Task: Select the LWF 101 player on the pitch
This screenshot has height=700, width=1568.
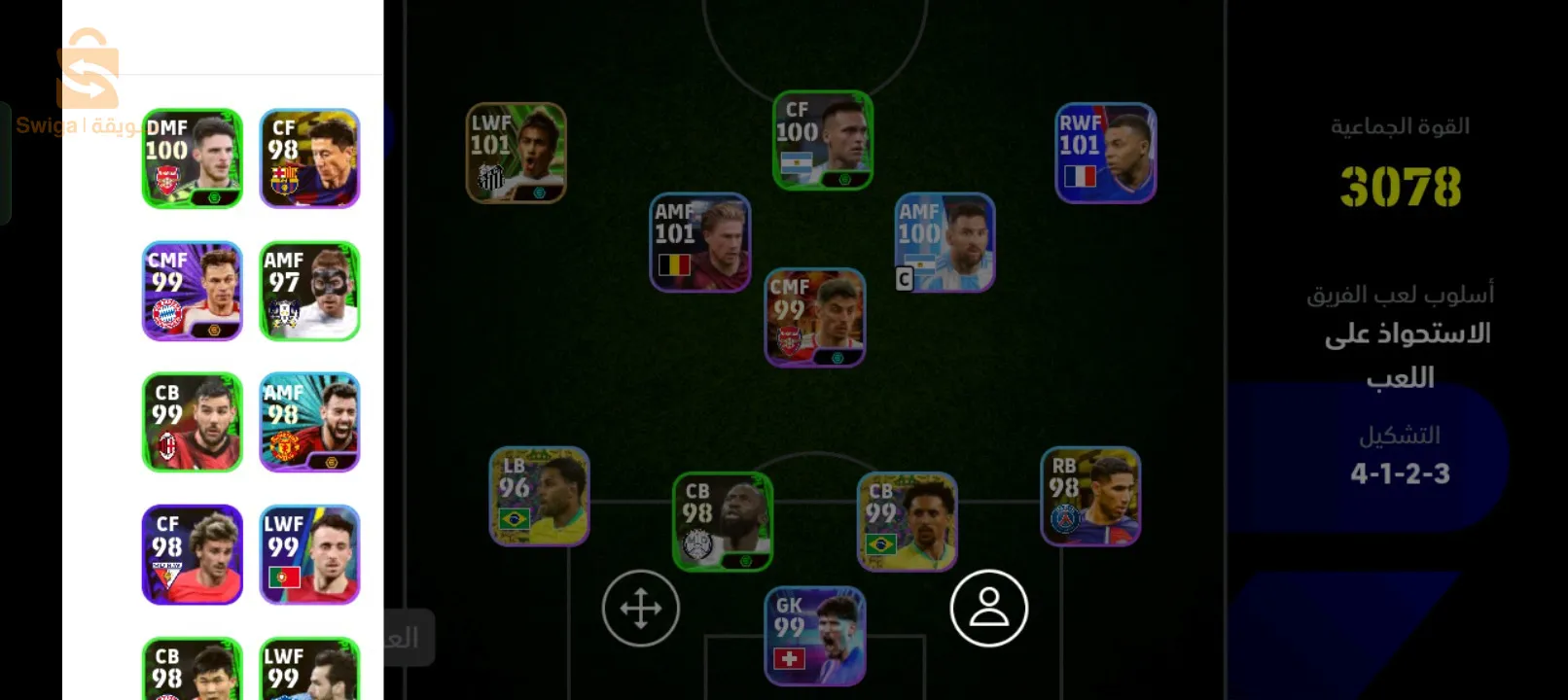Action: [x=516, y=154]
